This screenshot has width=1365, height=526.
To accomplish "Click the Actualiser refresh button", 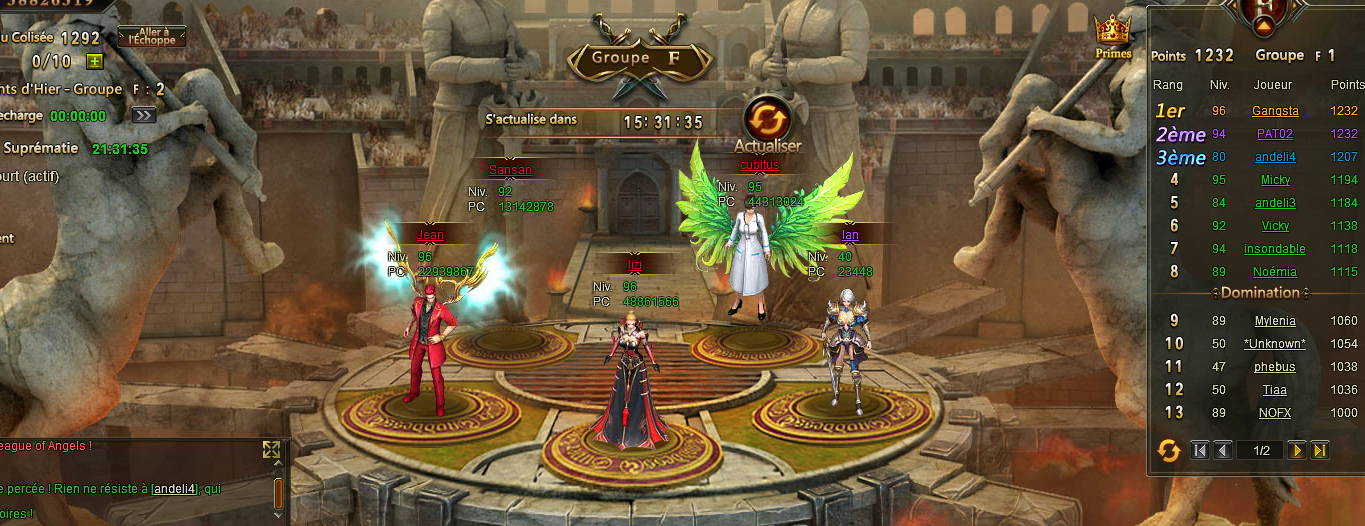I will click(767, 119).
